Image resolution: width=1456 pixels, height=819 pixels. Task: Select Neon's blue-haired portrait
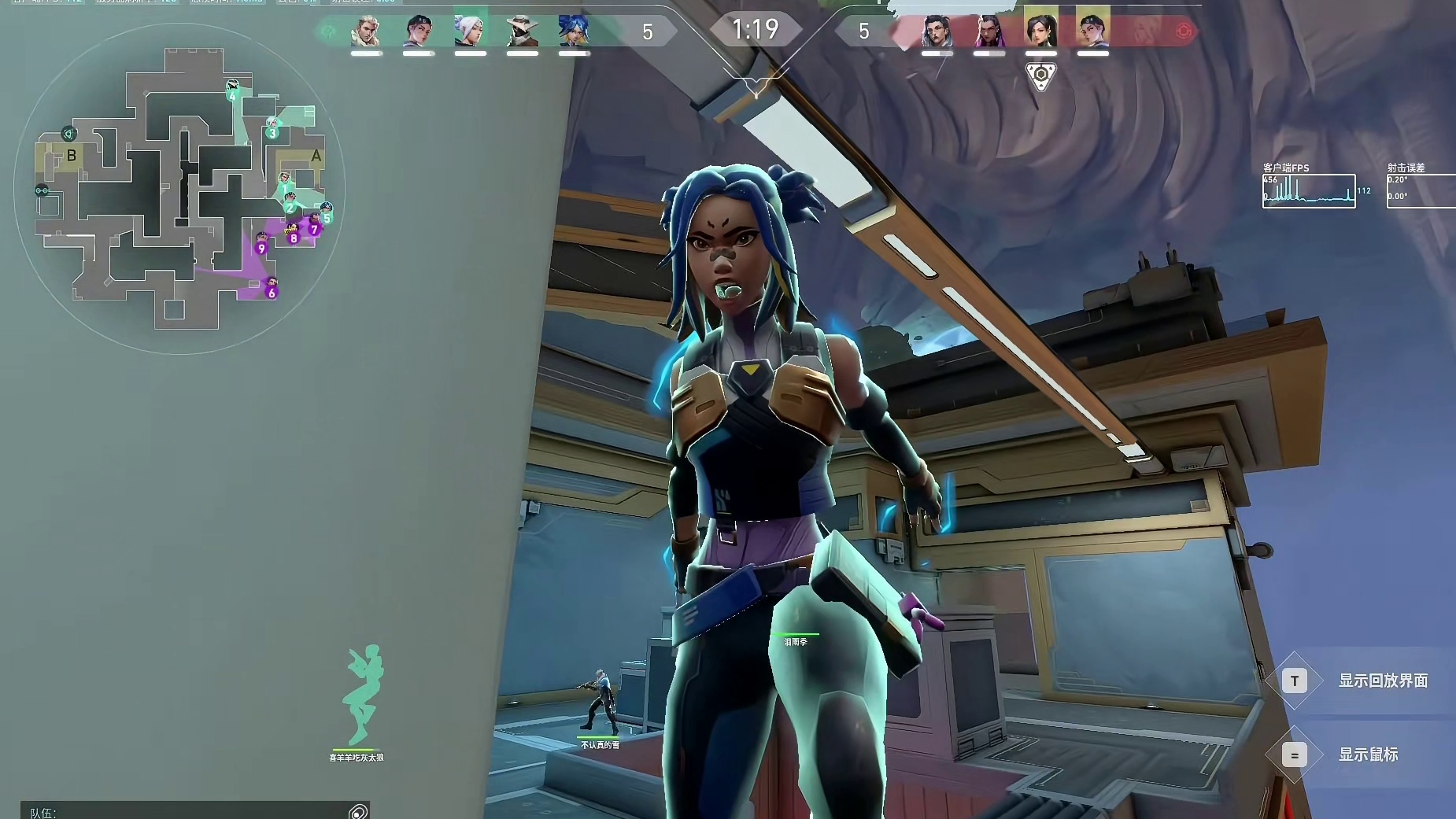click(x=574, y=31)
